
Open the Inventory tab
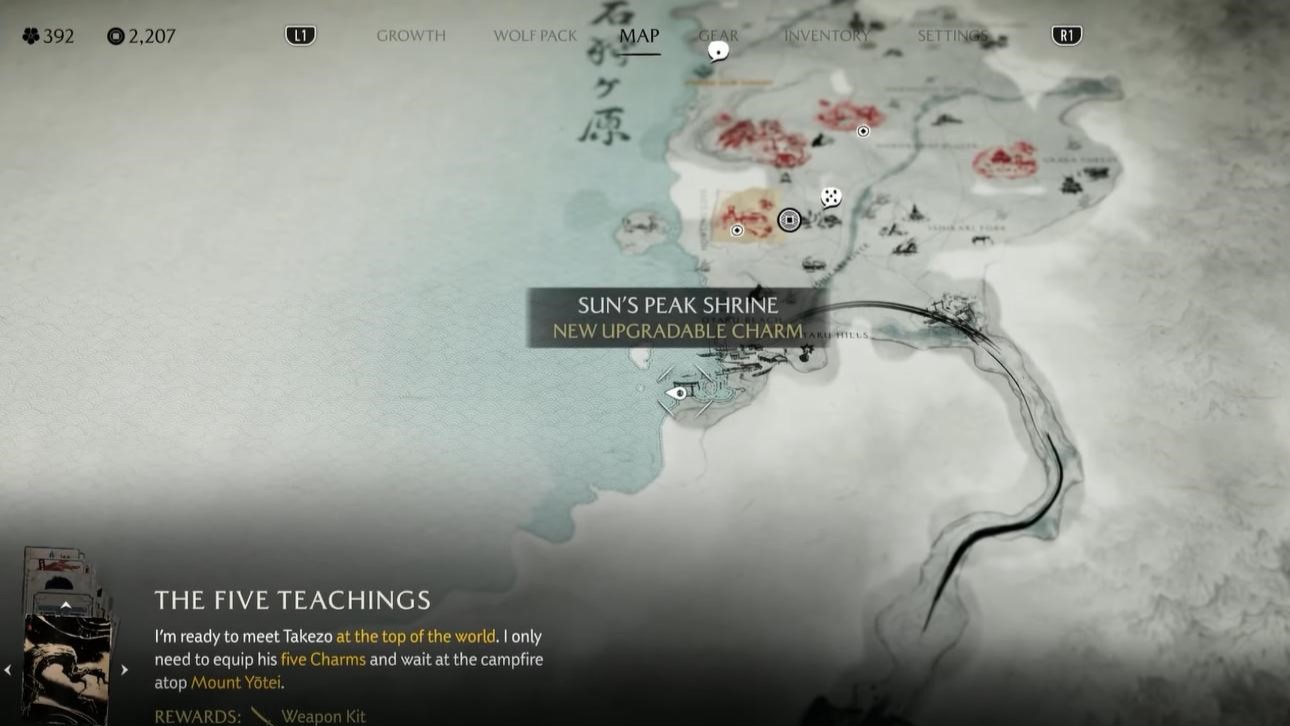pos(826,36)
